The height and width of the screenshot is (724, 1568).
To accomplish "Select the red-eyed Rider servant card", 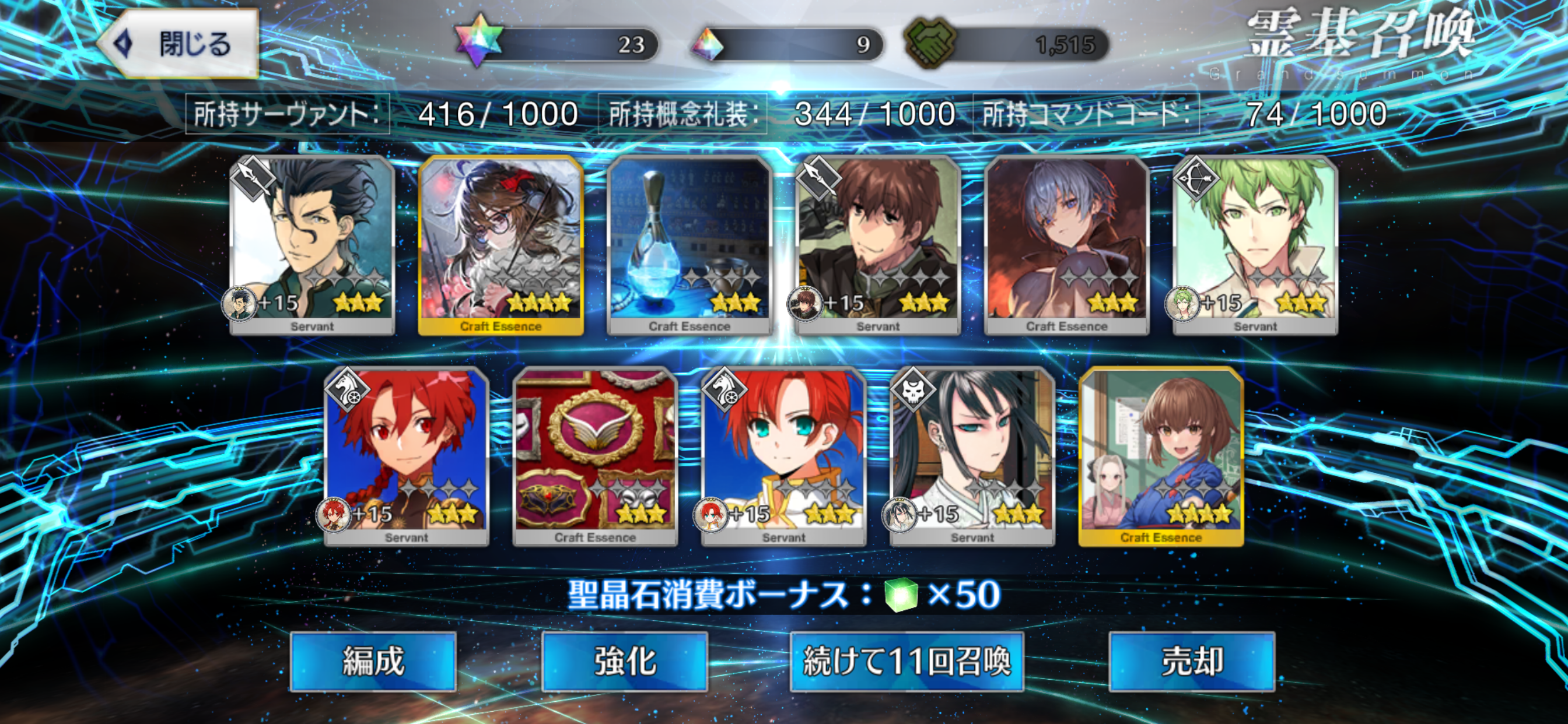I will pos(407,455).
